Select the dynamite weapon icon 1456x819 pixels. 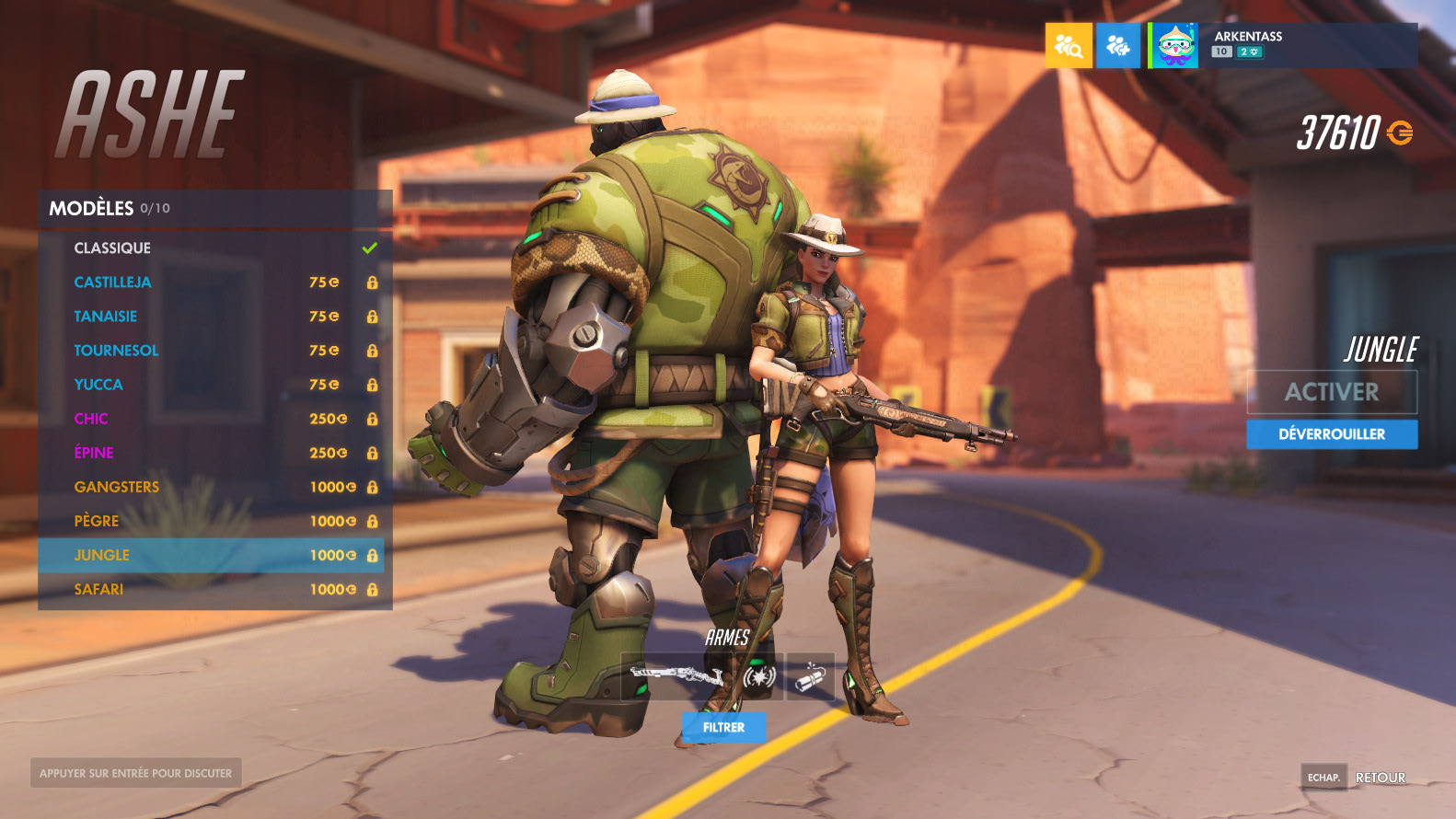click(810, 676)
